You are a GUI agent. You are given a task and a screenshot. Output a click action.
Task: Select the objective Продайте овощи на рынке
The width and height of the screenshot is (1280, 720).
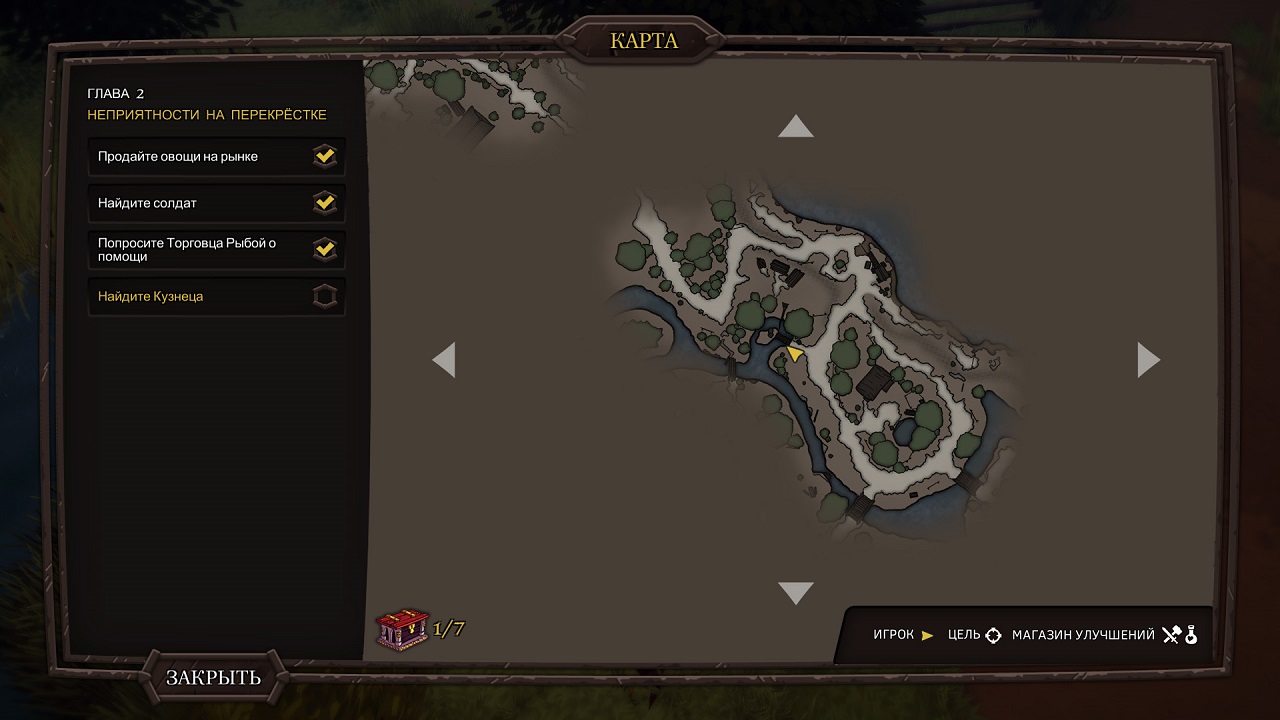pyautogui.click(x=216, y=157)
